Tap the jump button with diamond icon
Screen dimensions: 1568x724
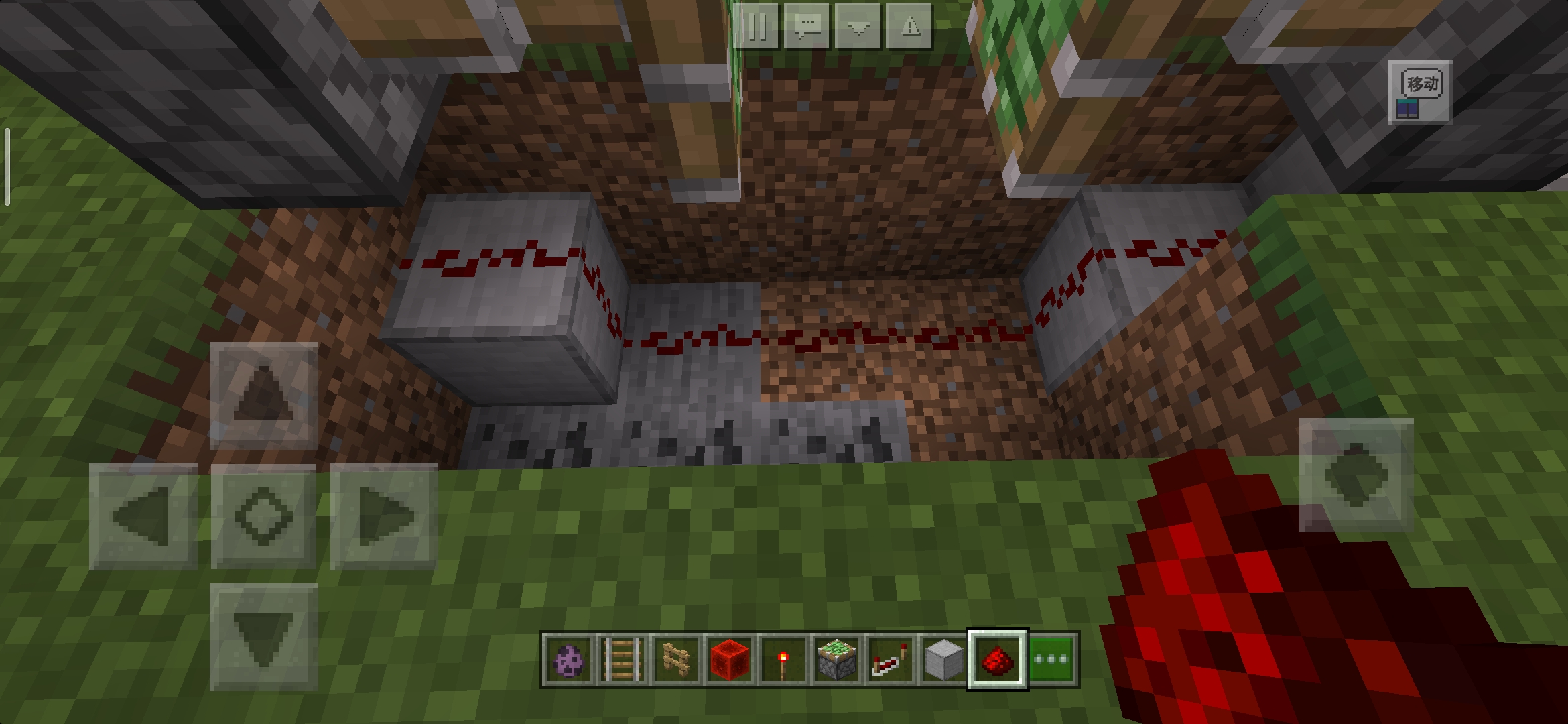point(1356,475)
